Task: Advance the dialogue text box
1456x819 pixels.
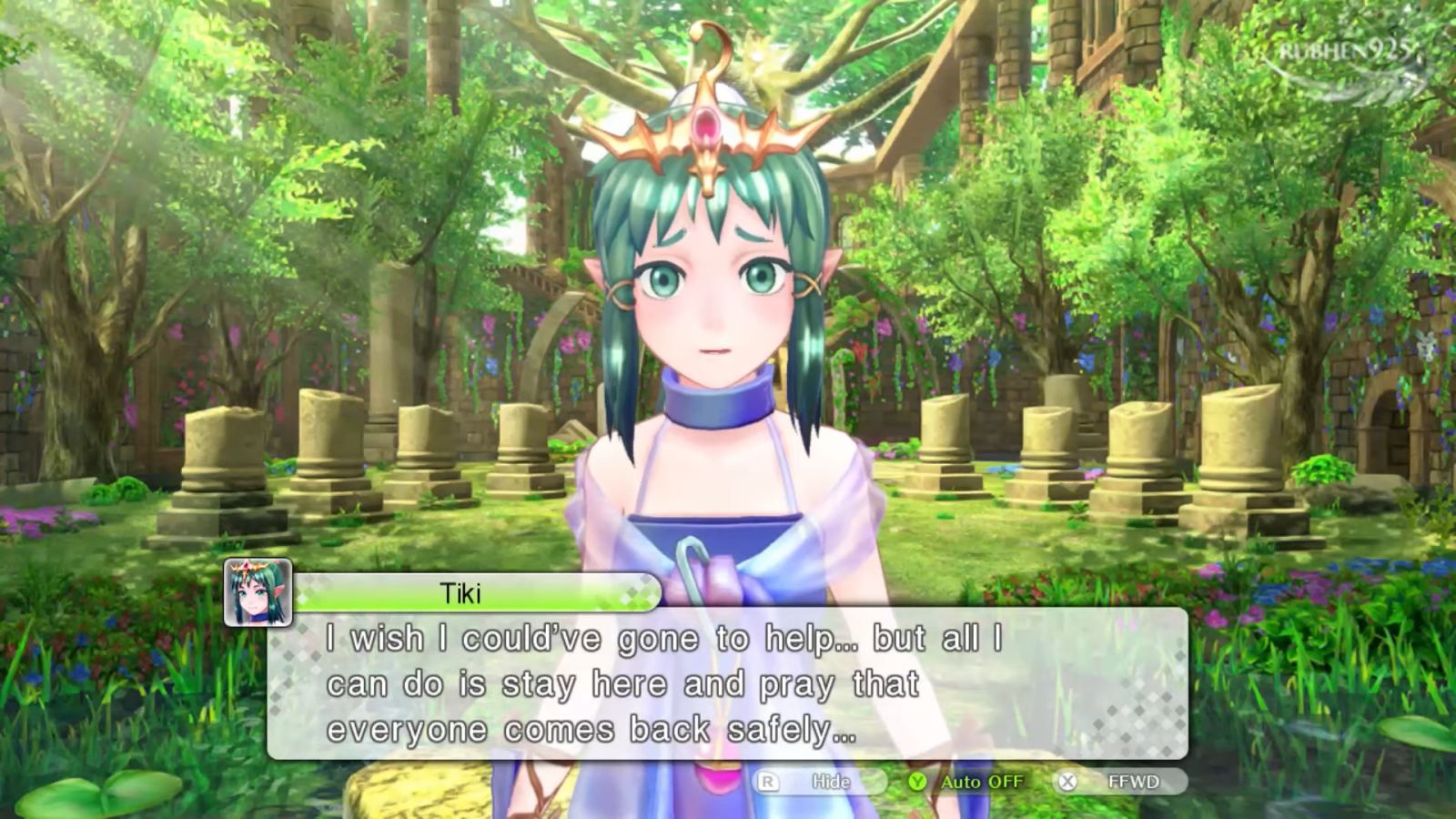Action: coord(726,684)
